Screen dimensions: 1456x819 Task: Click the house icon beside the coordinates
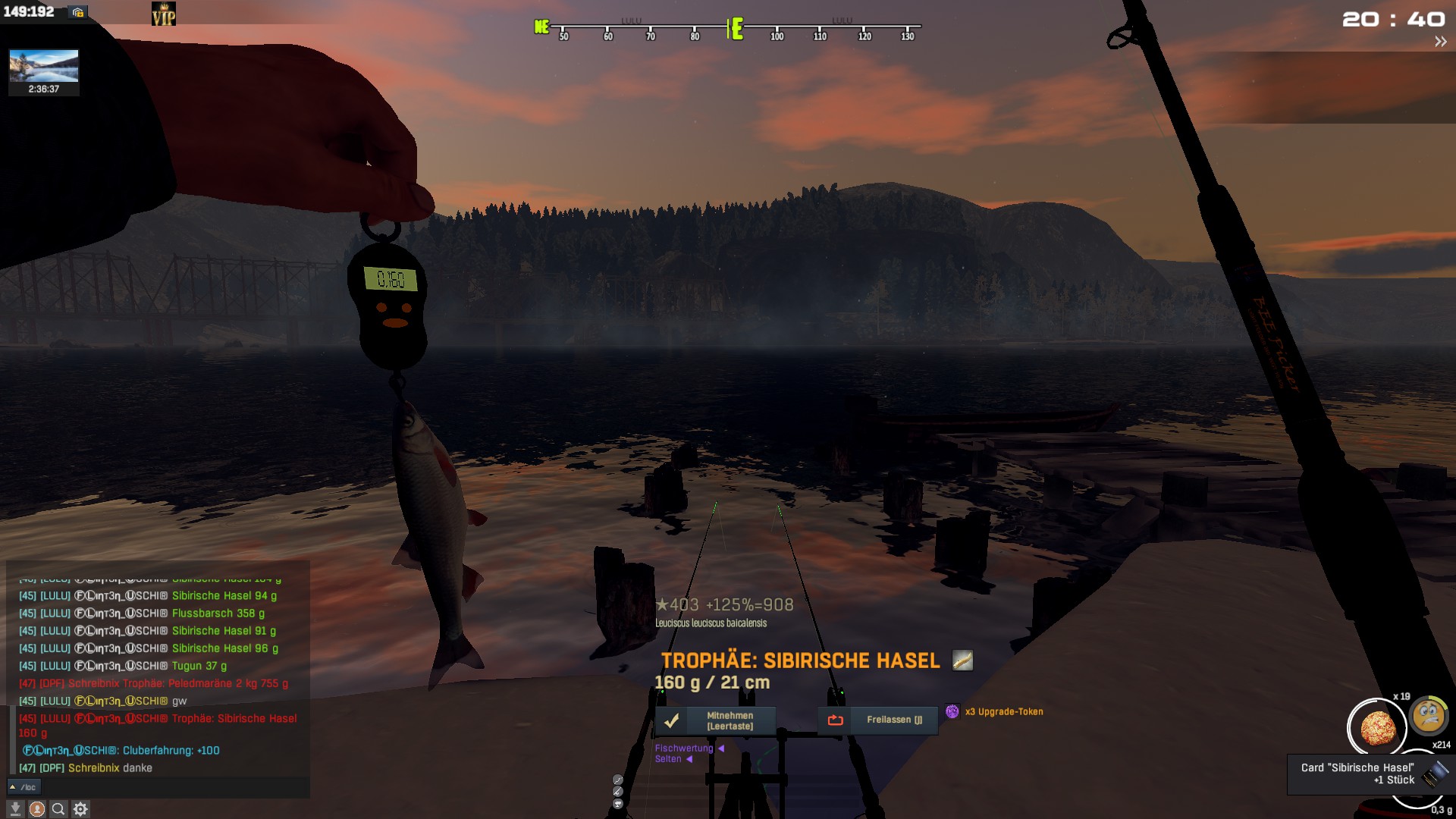point(77,12)
